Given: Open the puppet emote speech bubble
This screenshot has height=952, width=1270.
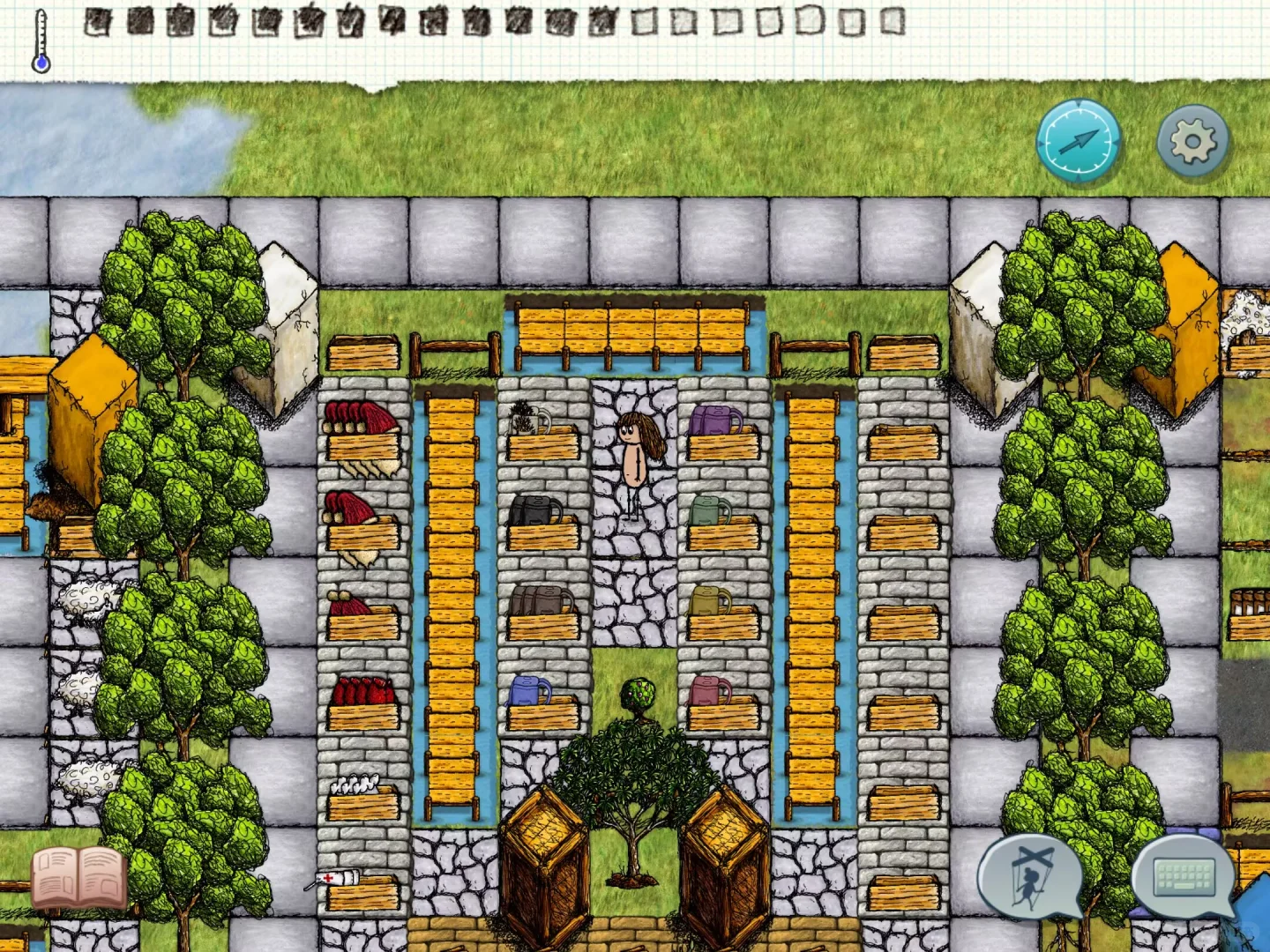Looking at the screenshot, I should click(1030, 877).
